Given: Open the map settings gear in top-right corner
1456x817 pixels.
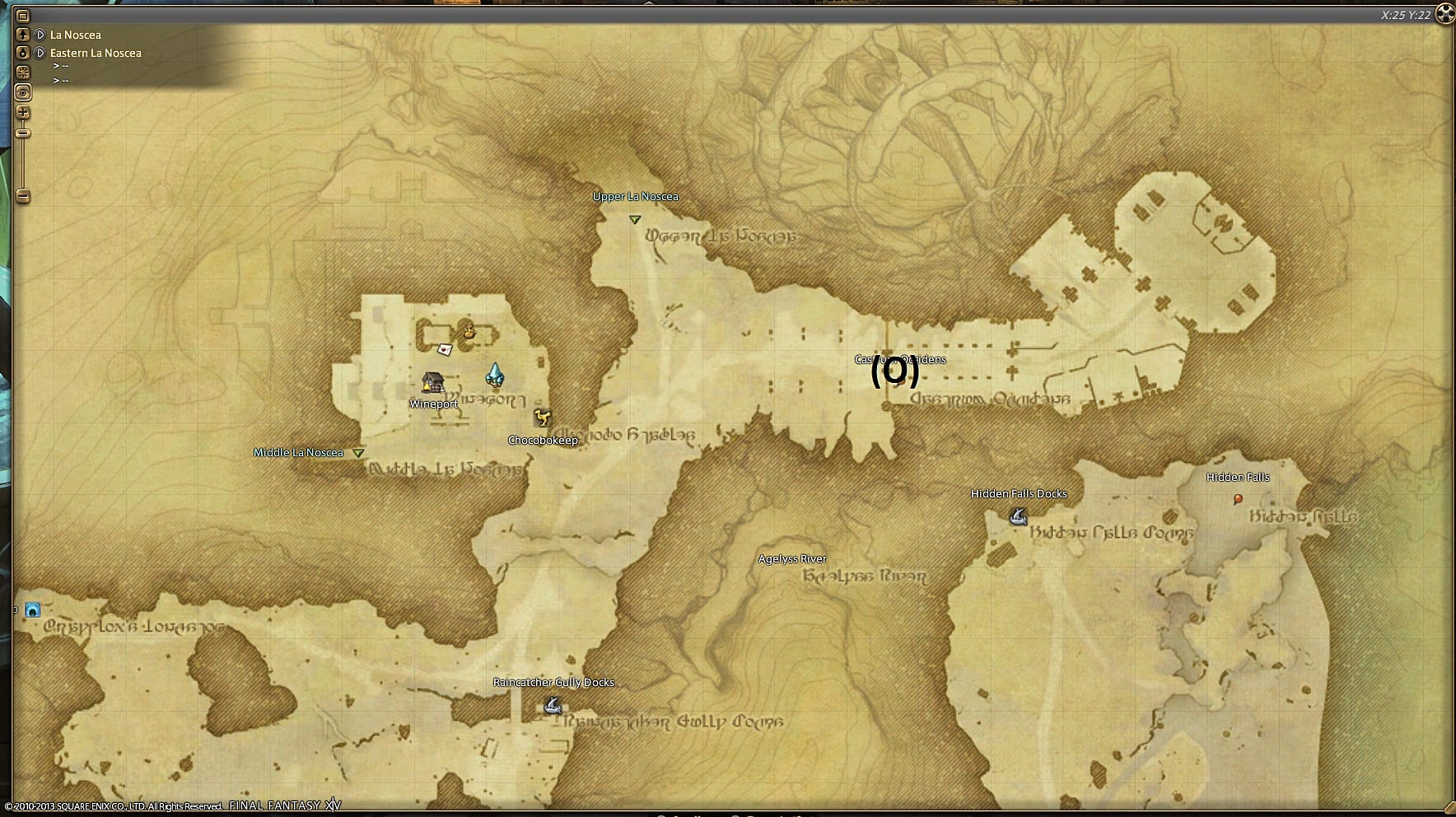Looking at the screenshot, I should [x=1445, y=13].
